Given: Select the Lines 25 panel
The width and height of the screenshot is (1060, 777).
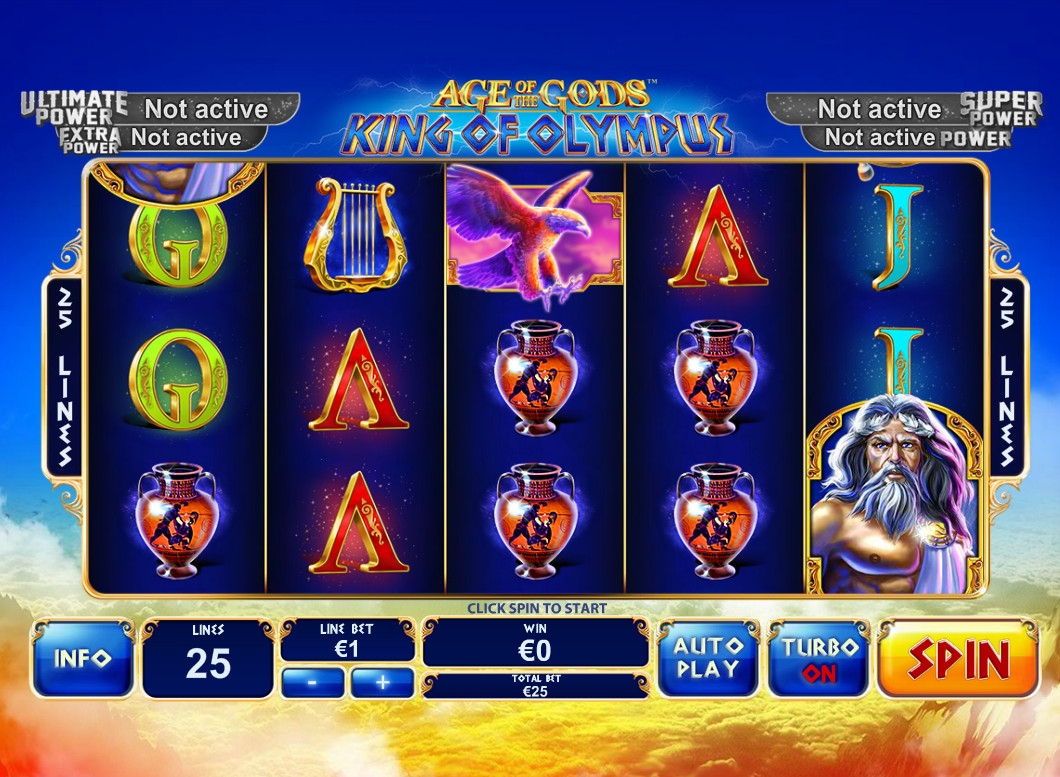Looking at the screenshot, I should [208, 659].
